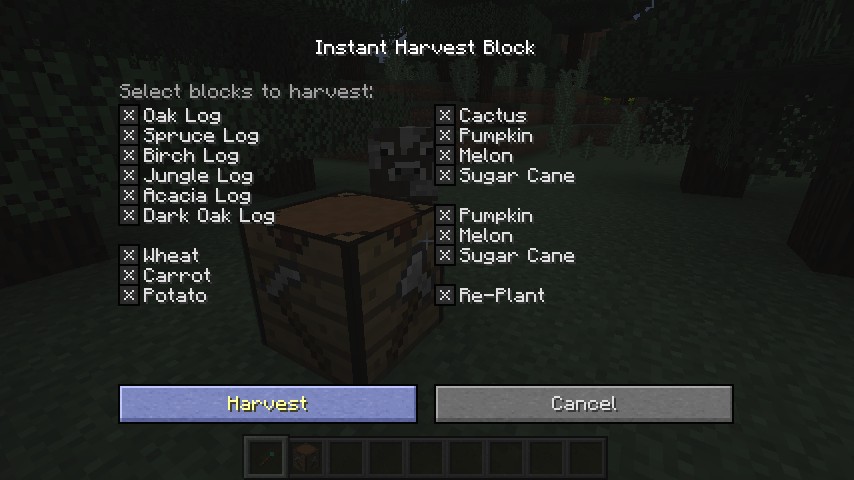Cancel the Instant Harvest dialog
The width and height of the screenshot is (854, 480).
coord(583,404)
